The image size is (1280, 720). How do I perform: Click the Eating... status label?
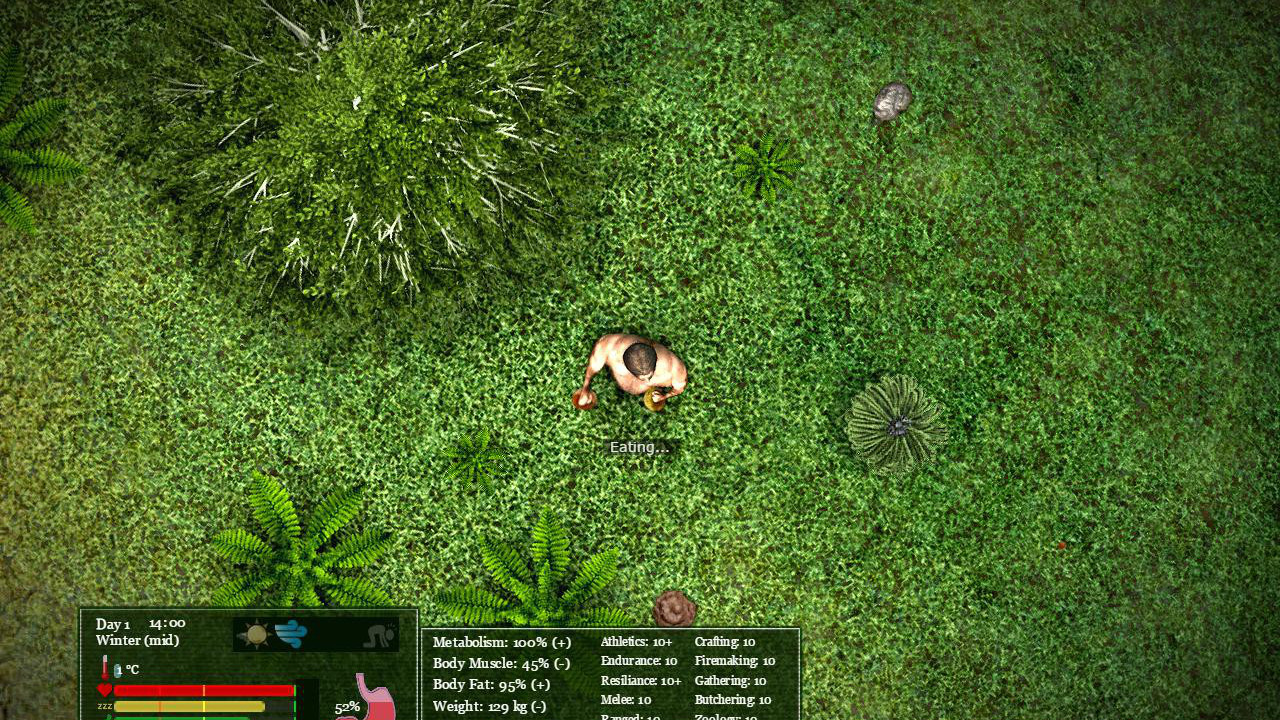[640, 447]
